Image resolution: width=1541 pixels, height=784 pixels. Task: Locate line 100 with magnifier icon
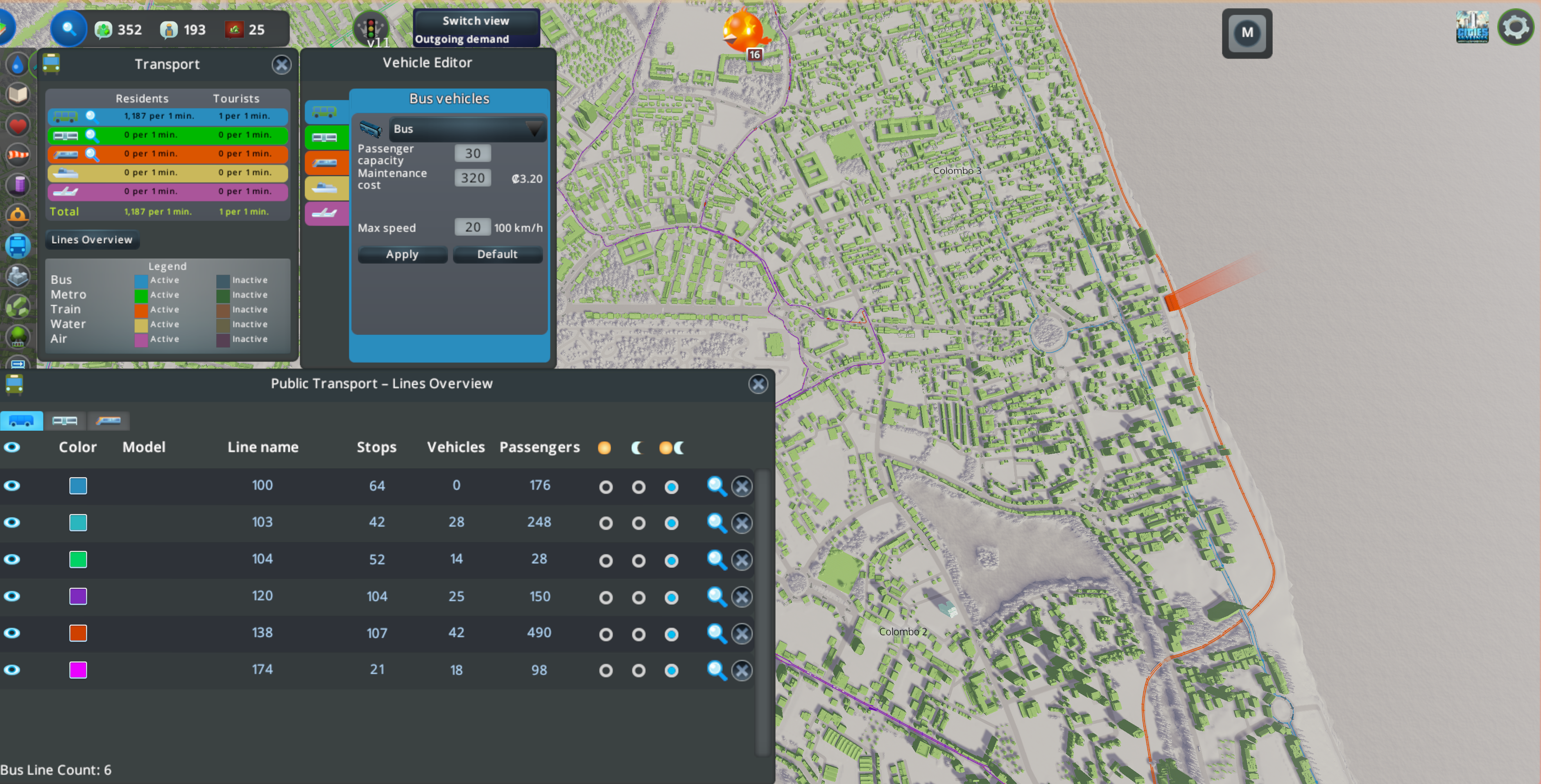[x=716, y=486]
